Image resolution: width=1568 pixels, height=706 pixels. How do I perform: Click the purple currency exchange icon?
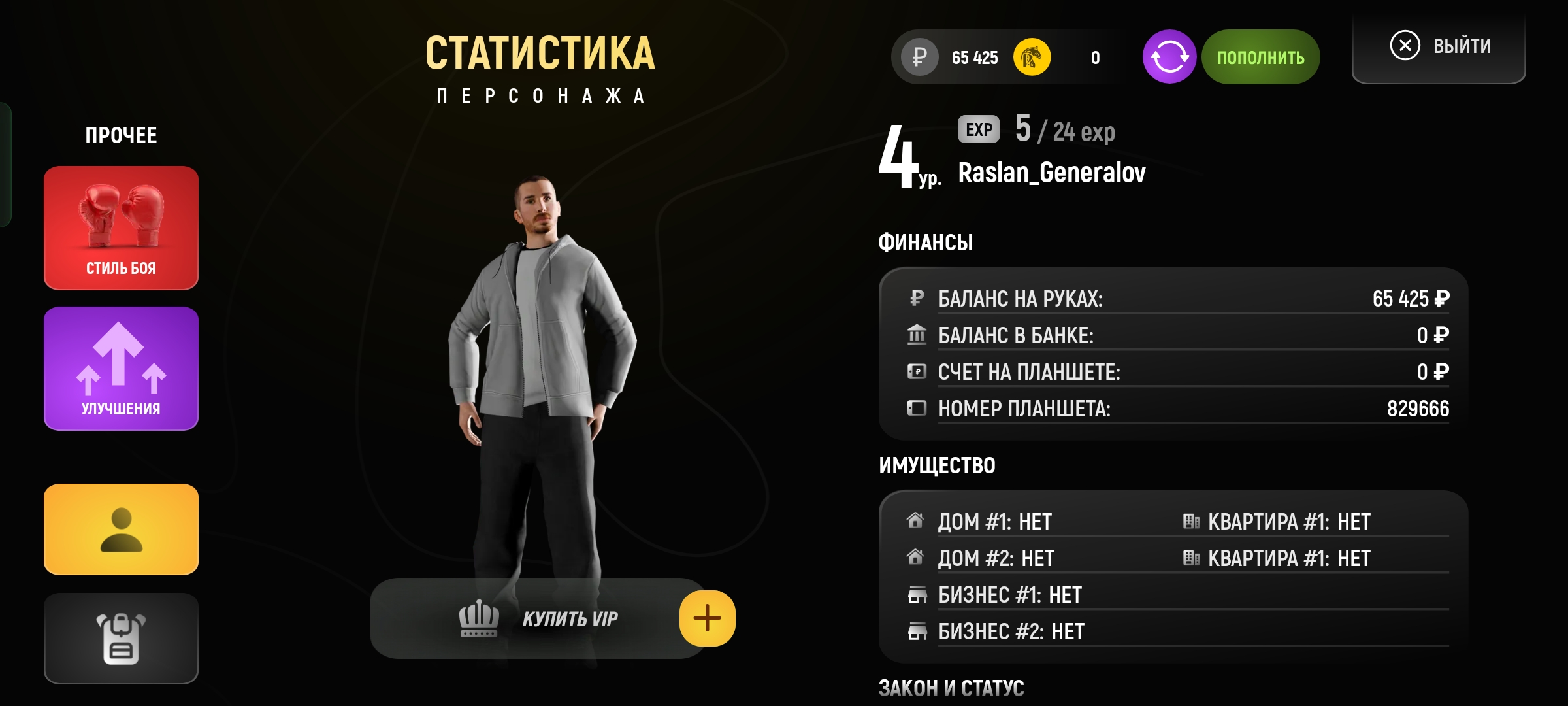coord(1169,56)
